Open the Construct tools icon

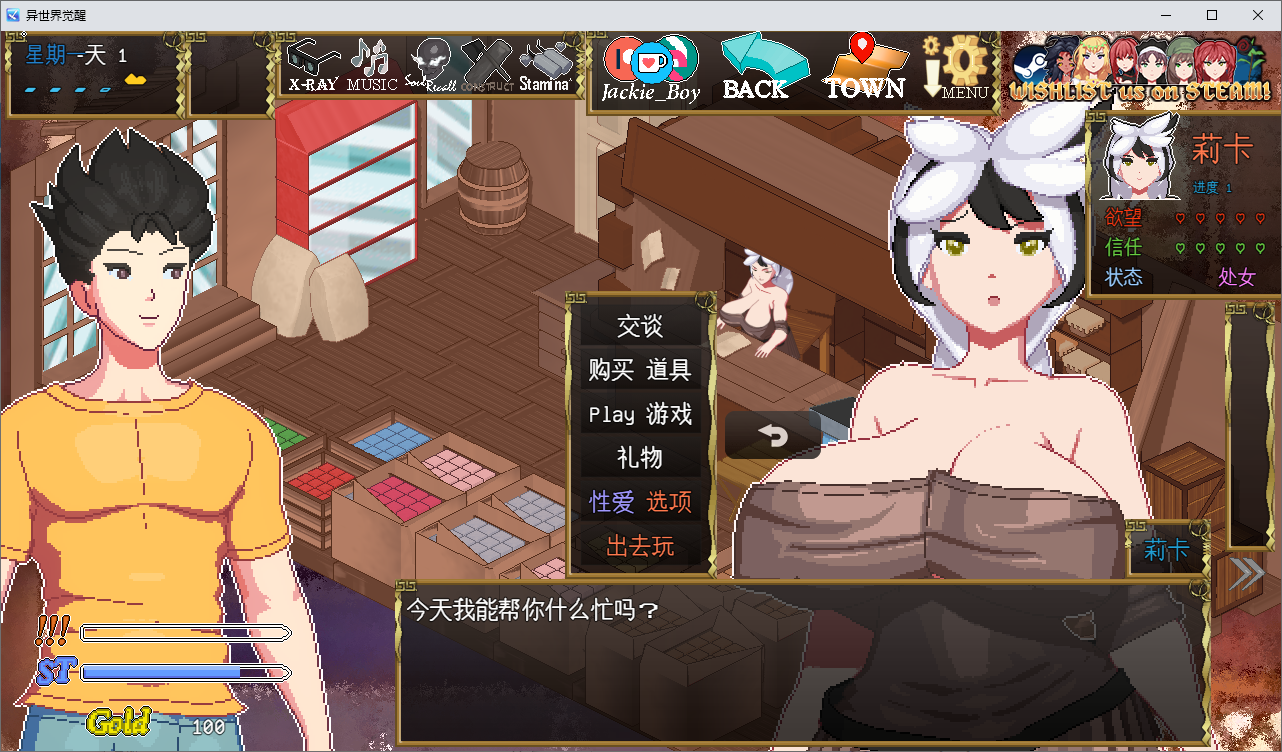[x=488, y=66]
